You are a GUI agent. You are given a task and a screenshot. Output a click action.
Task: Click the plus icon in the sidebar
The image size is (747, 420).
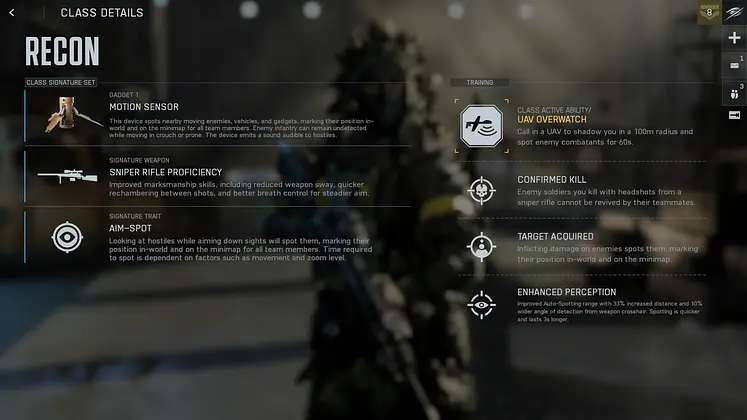click(735, 38)
